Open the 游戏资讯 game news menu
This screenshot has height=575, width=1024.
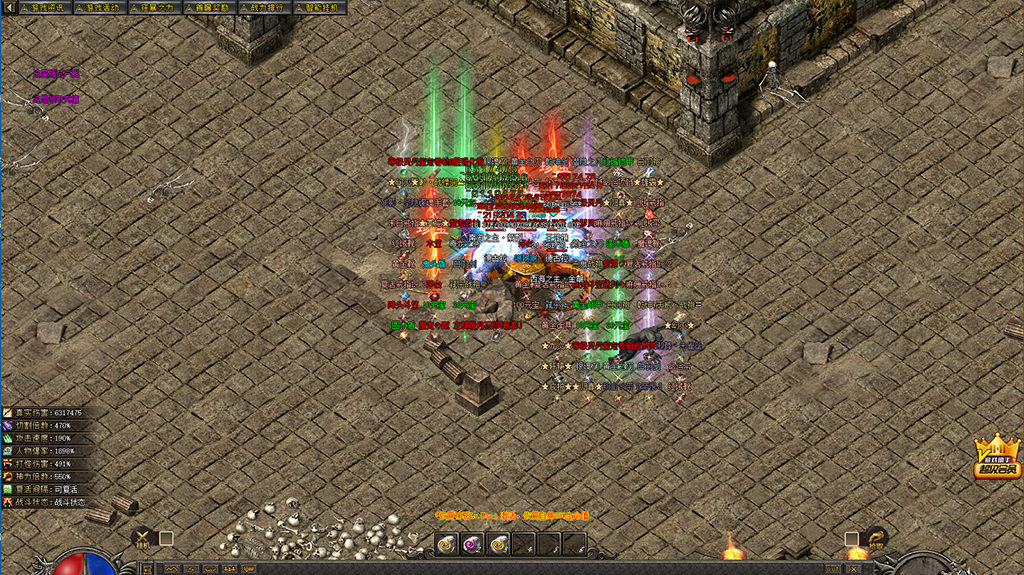[42, 7]
